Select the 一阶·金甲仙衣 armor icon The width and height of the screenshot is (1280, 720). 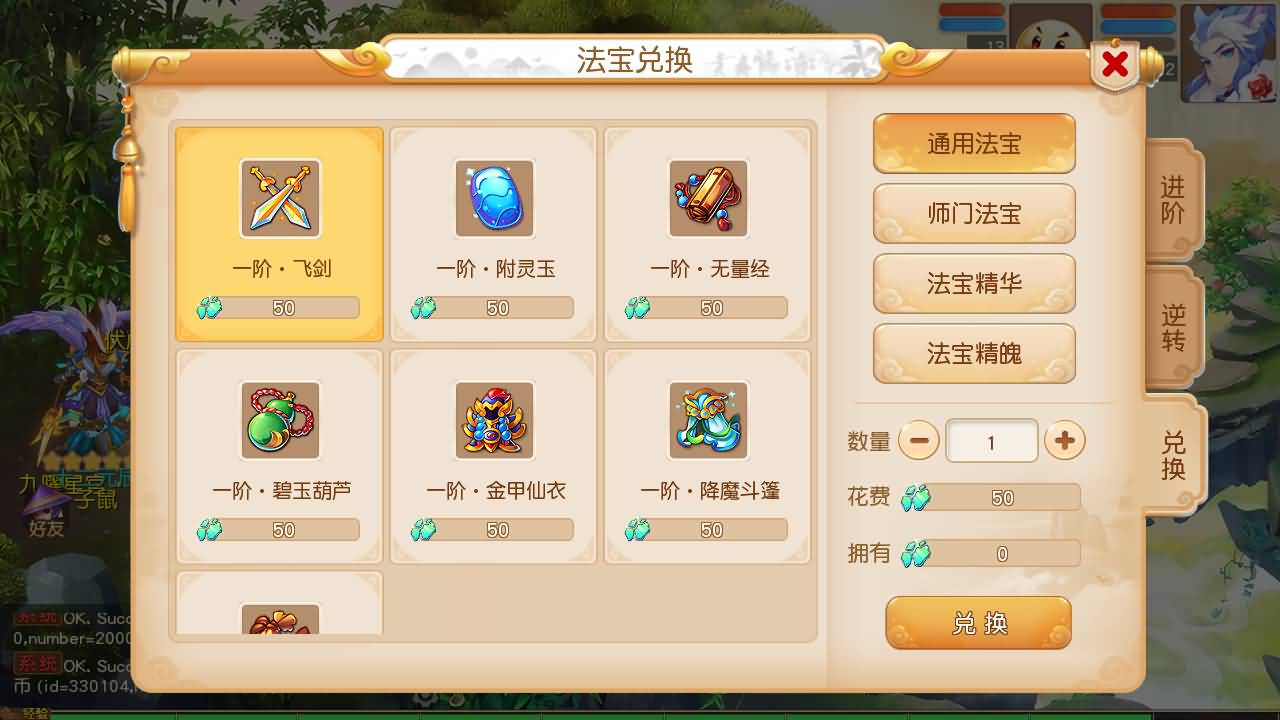(x=493, y=420)
